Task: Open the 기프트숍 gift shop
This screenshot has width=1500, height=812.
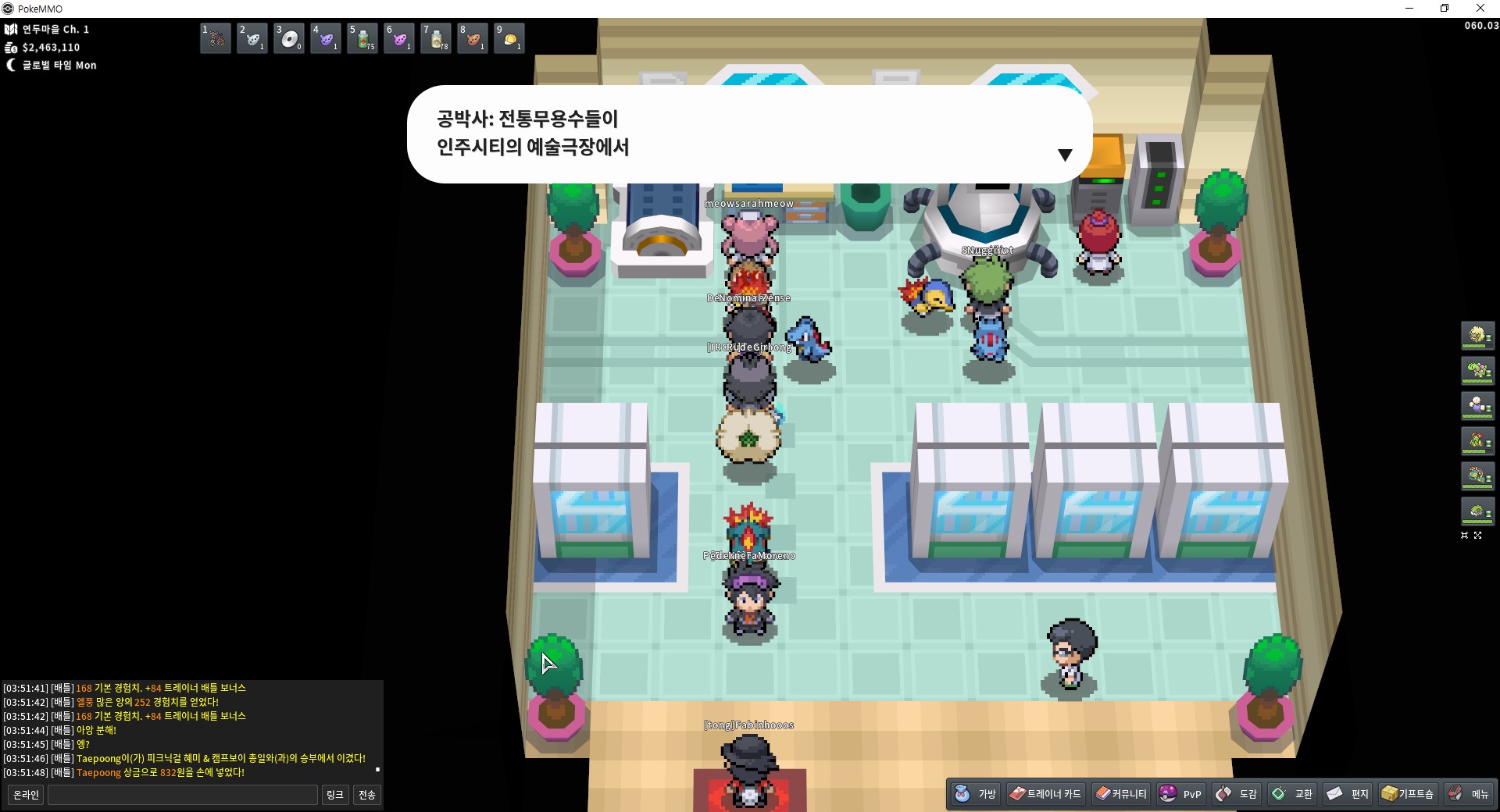Action: [1408, 794]
